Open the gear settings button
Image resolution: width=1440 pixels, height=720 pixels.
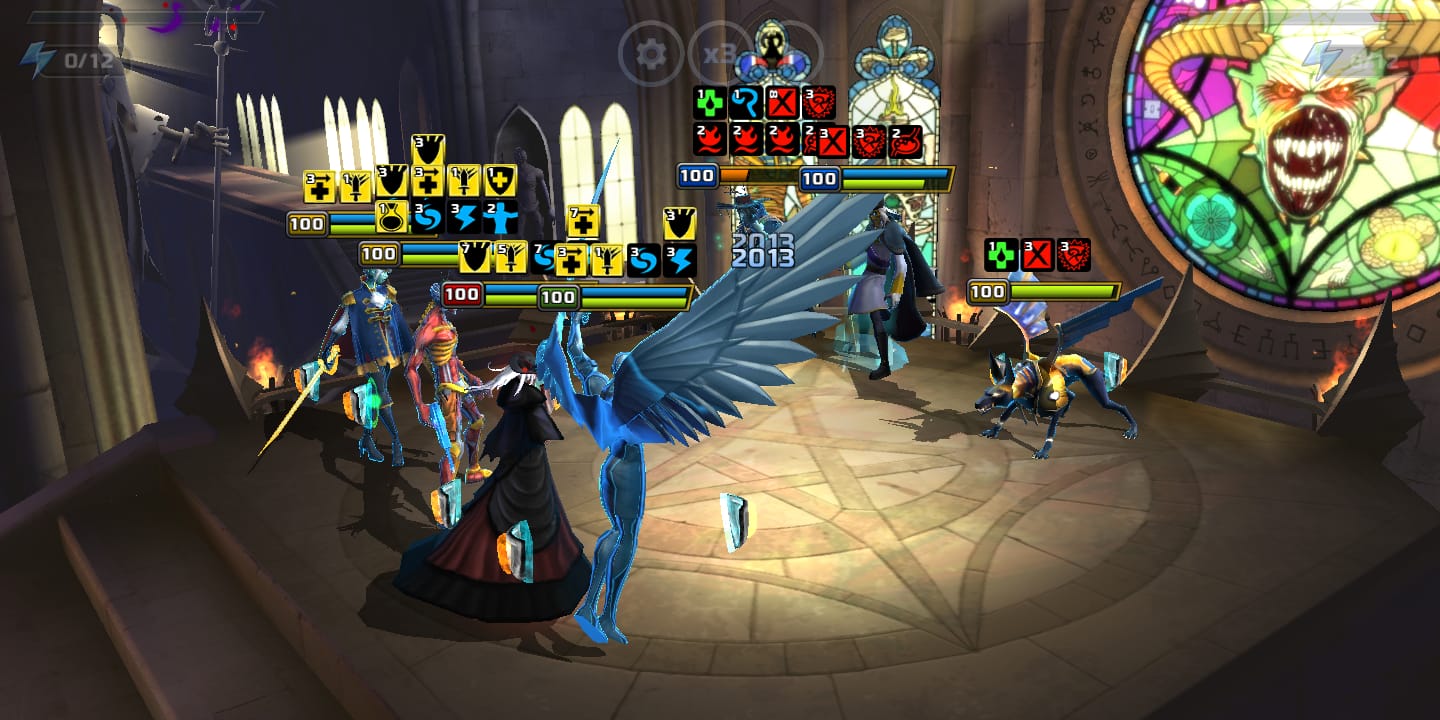tap(651, 53)
